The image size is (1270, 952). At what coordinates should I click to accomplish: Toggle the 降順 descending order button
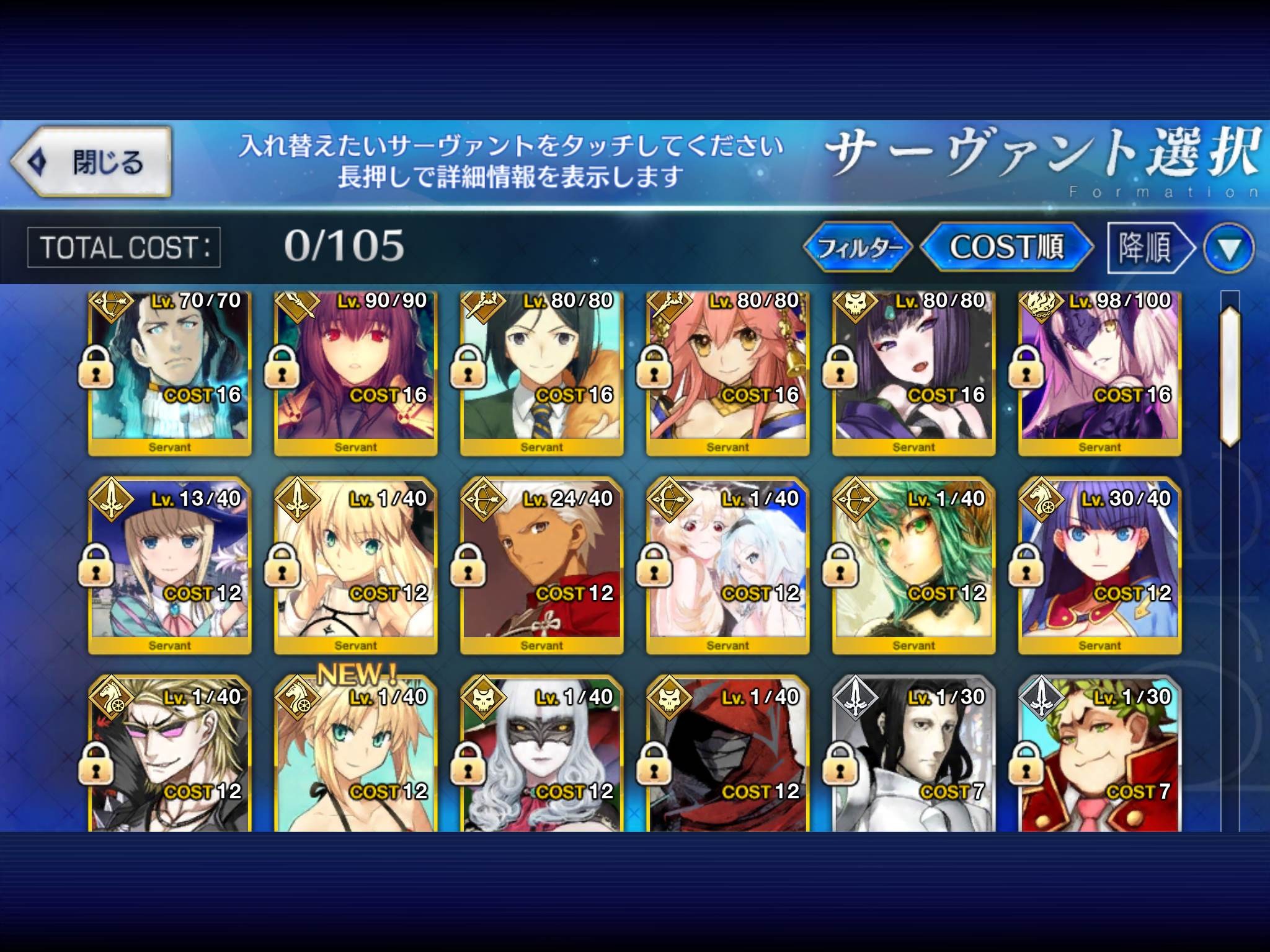[x=1149, y=248]
